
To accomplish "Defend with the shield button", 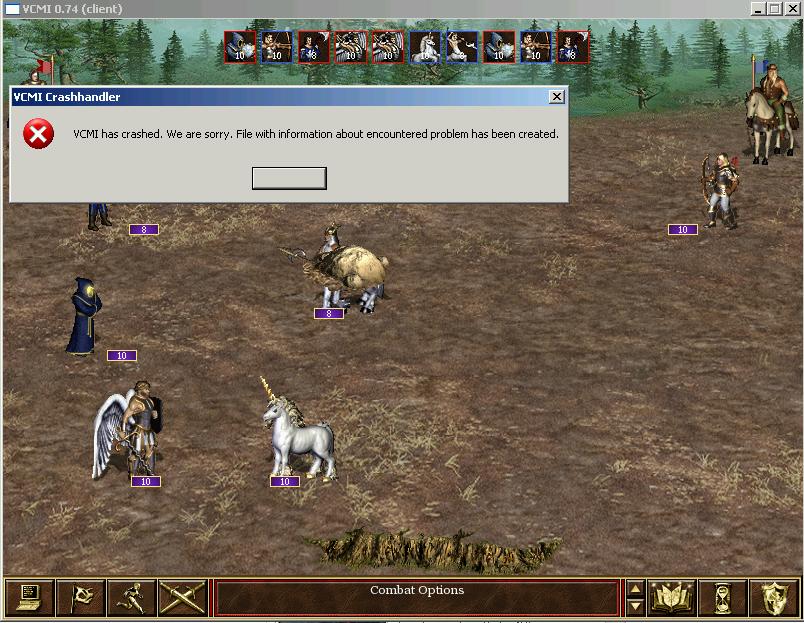I will pos(774,597).
